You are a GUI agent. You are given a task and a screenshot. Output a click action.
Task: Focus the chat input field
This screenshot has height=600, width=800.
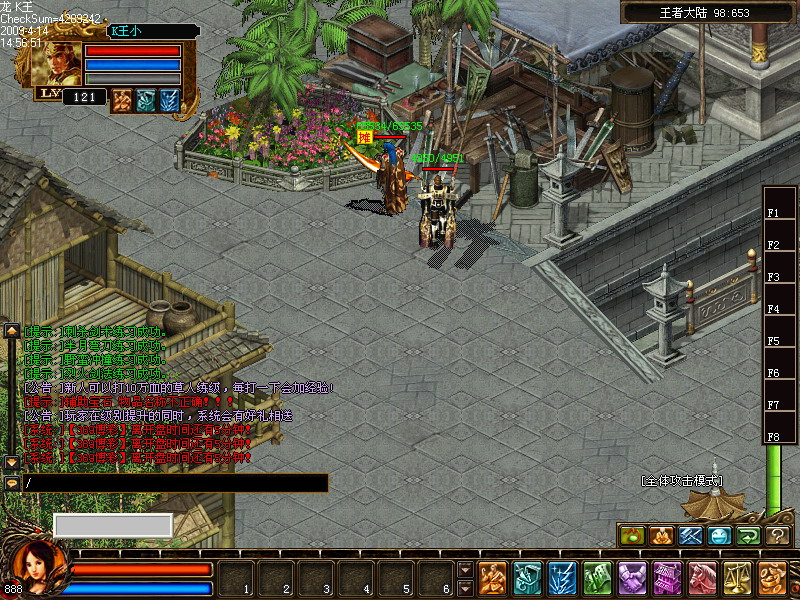pyautogui.click(x=175, y=484)
